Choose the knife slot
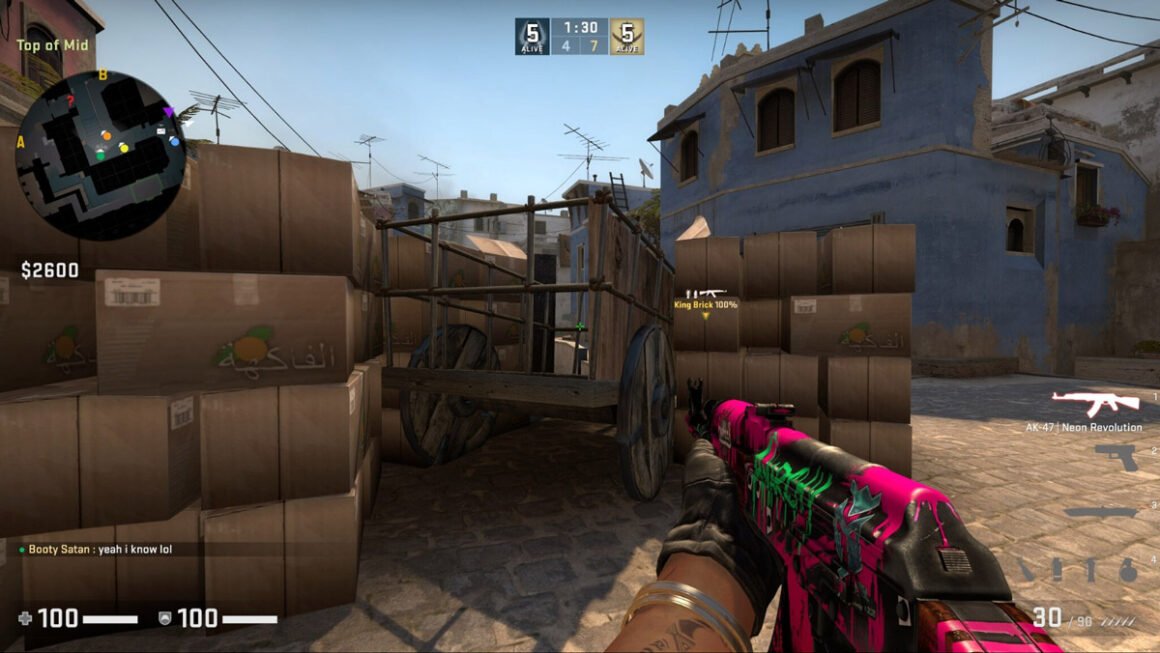 click(1100, 512)
